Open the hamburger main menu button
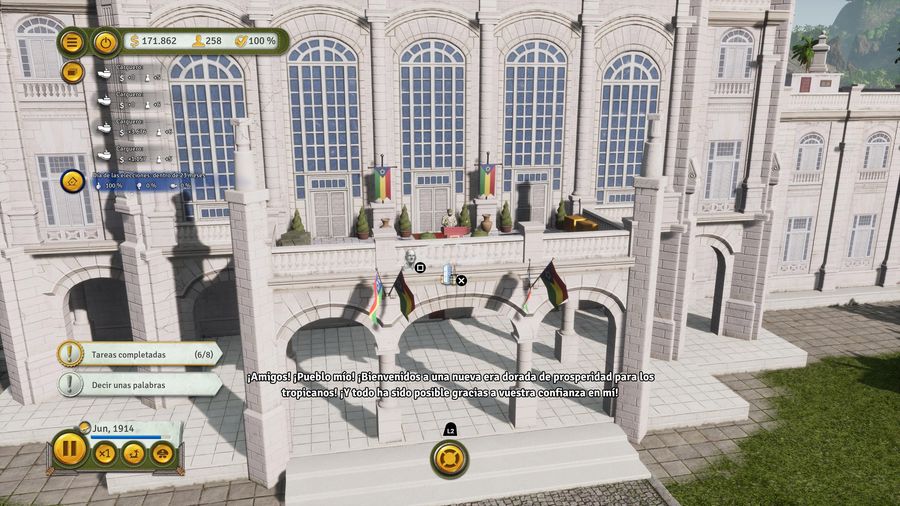900x506 pixels. click(x=72, y=42)
